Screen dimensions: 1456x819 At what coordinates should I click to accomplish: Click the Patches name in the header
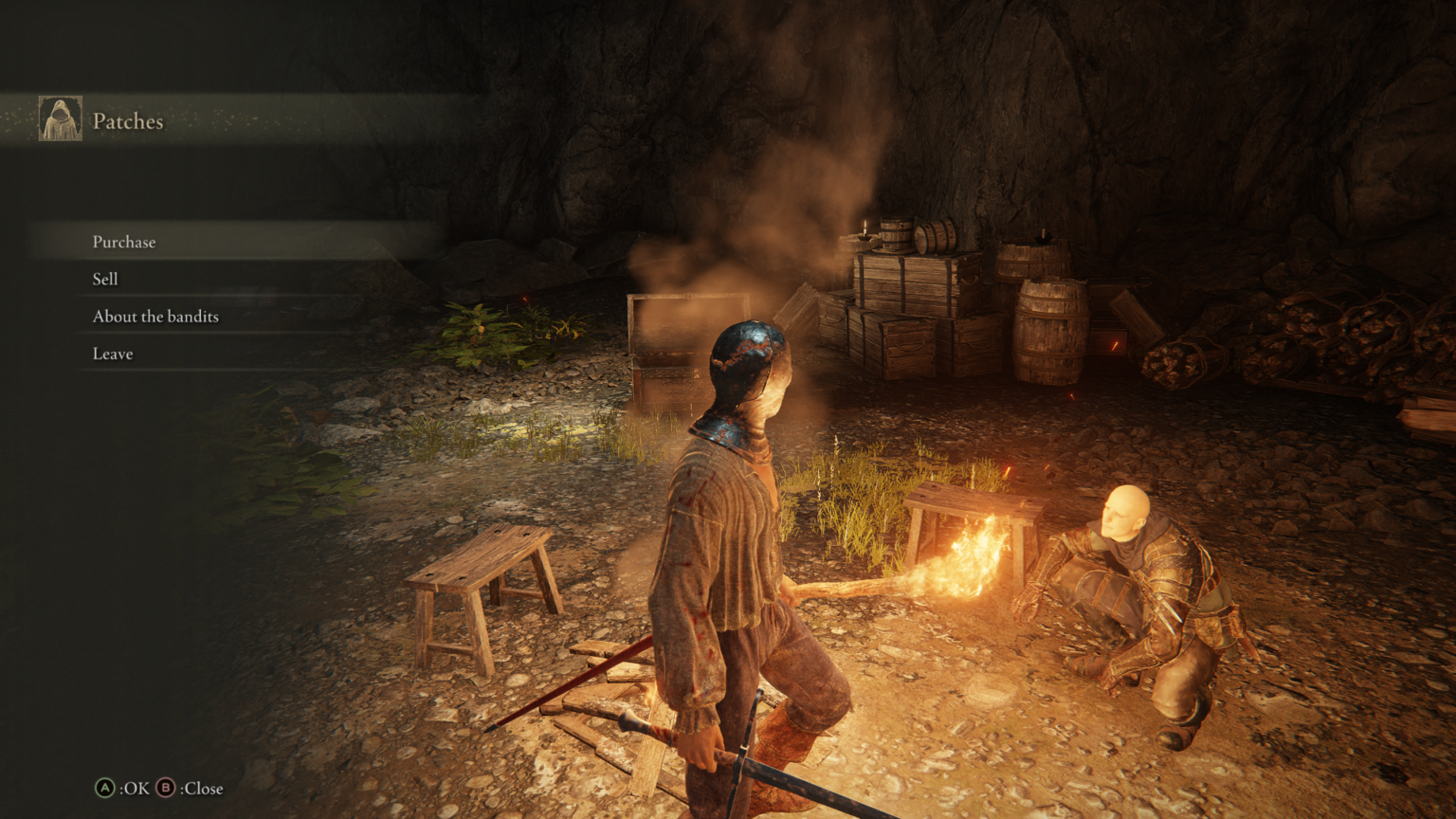[x=127, y=121]
